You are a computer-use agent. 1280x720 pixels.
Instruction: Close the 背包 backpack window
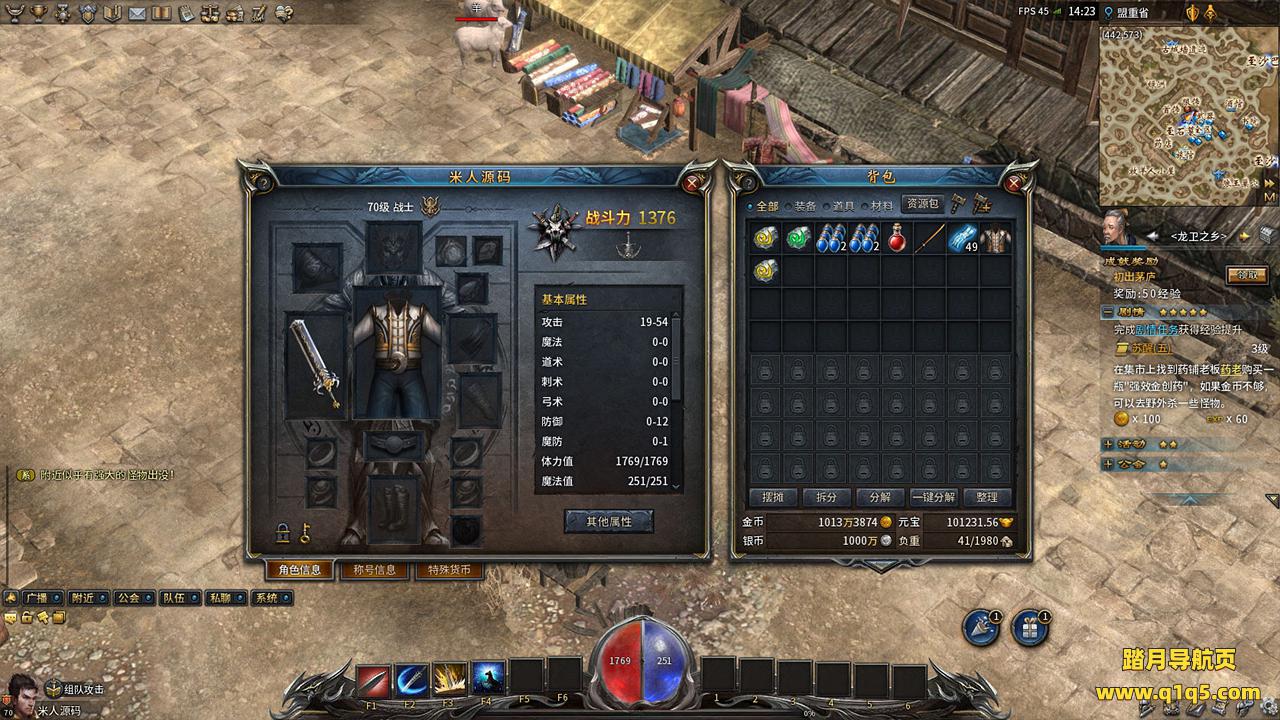(1014, 183)
